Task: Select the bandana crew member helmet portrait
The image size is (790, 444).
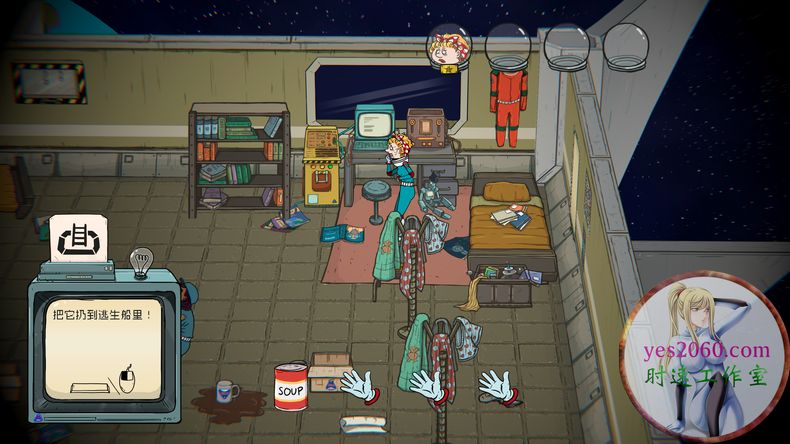Action: pos(449,47)
